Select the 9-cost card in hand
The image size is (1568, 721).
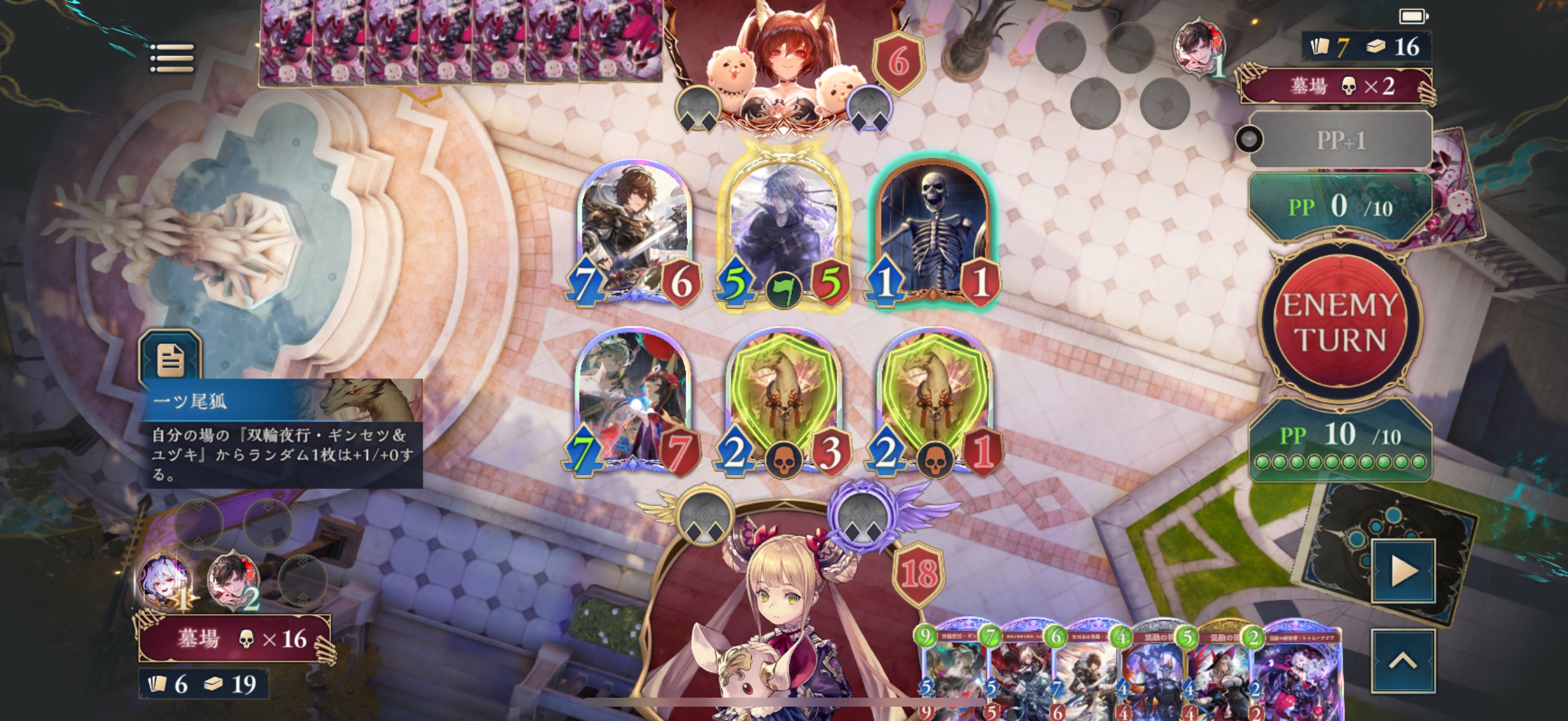click(953, 669)
